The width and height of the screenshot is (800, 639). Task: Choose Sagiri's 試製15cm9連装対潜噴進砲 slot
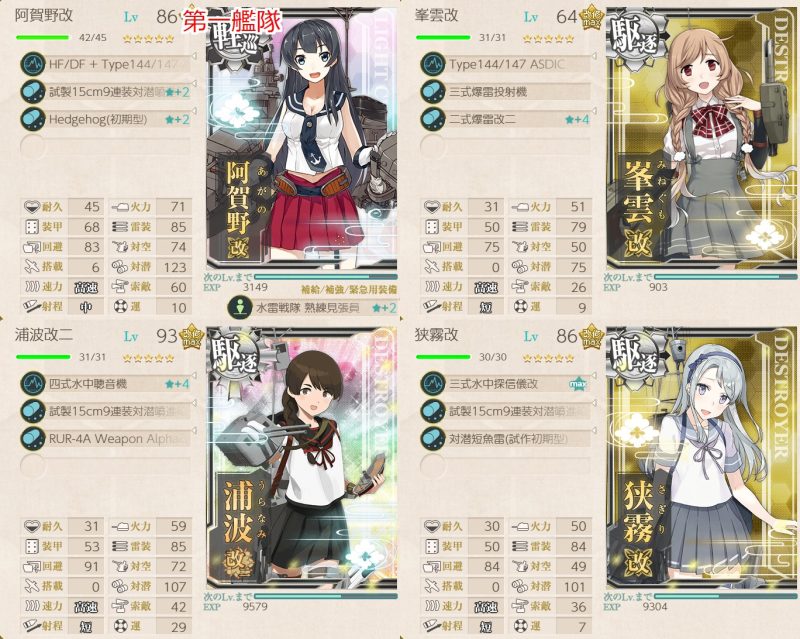pyautogui.click(x=510, y=409)
